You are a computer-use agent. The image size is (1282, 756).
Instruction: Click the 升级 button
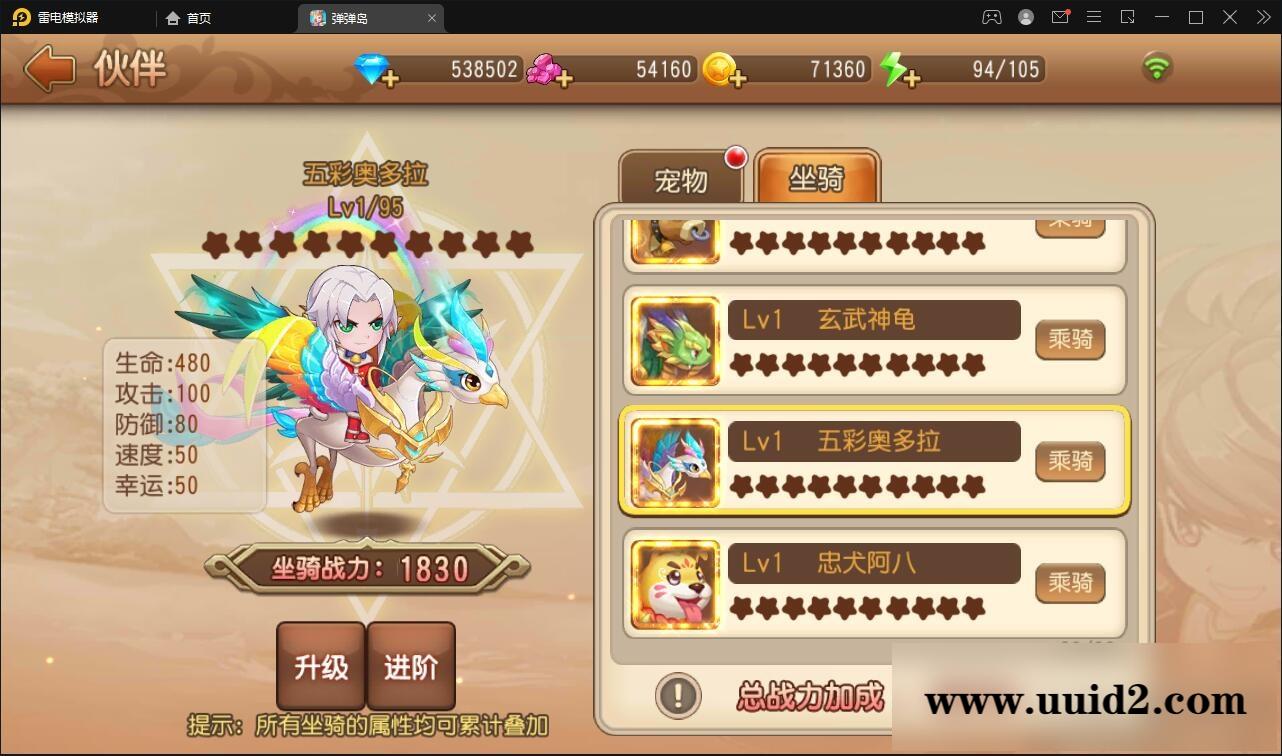click(x=320, y=665)
